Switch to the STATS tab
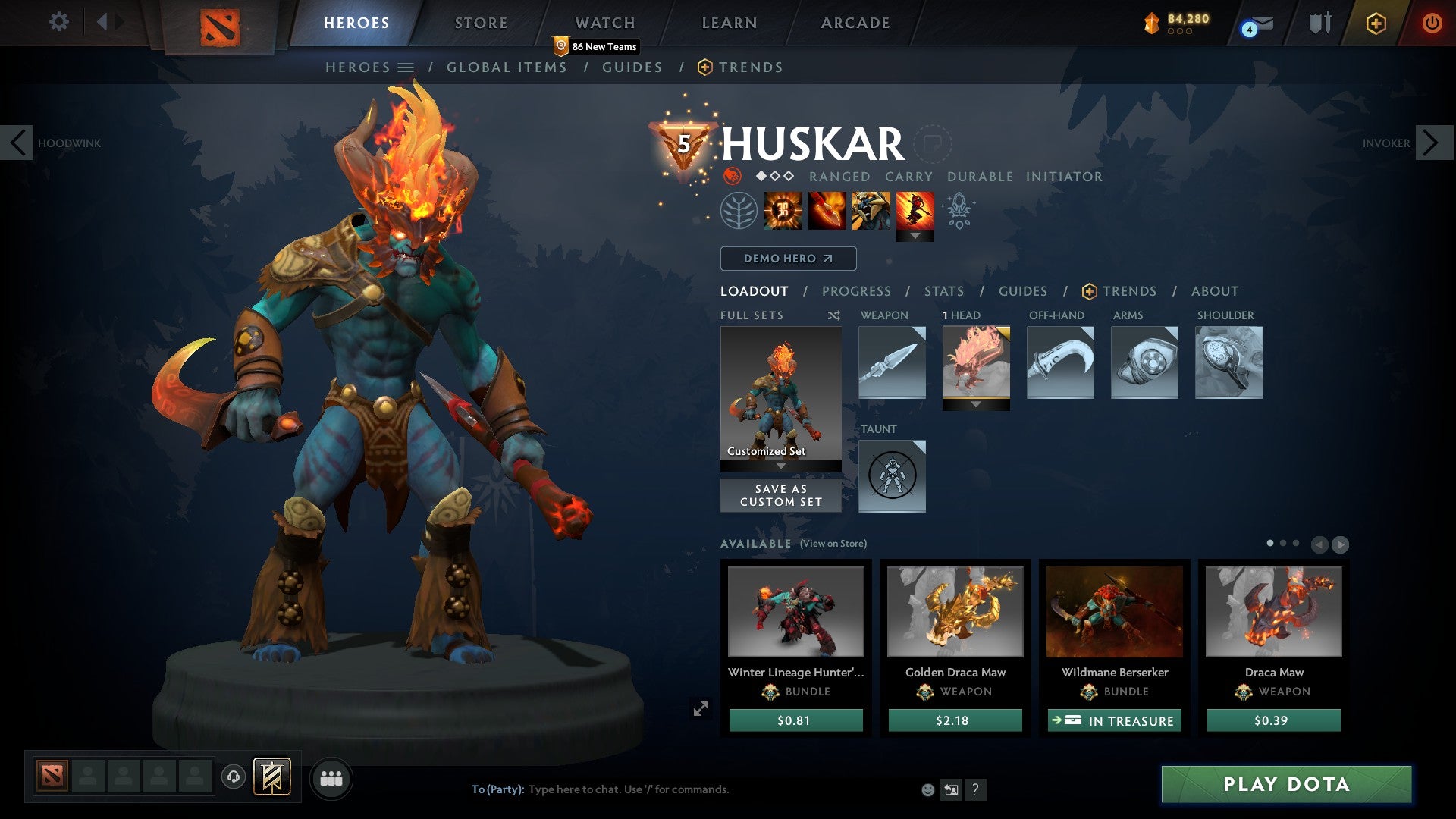Viewport: 1456px width, 819px height. [943, 290]
